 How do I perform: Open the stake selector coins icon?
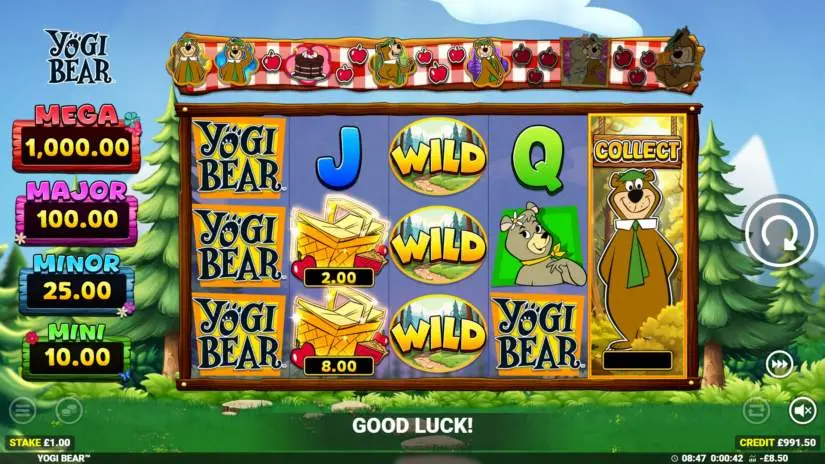[x=67, y=408]
